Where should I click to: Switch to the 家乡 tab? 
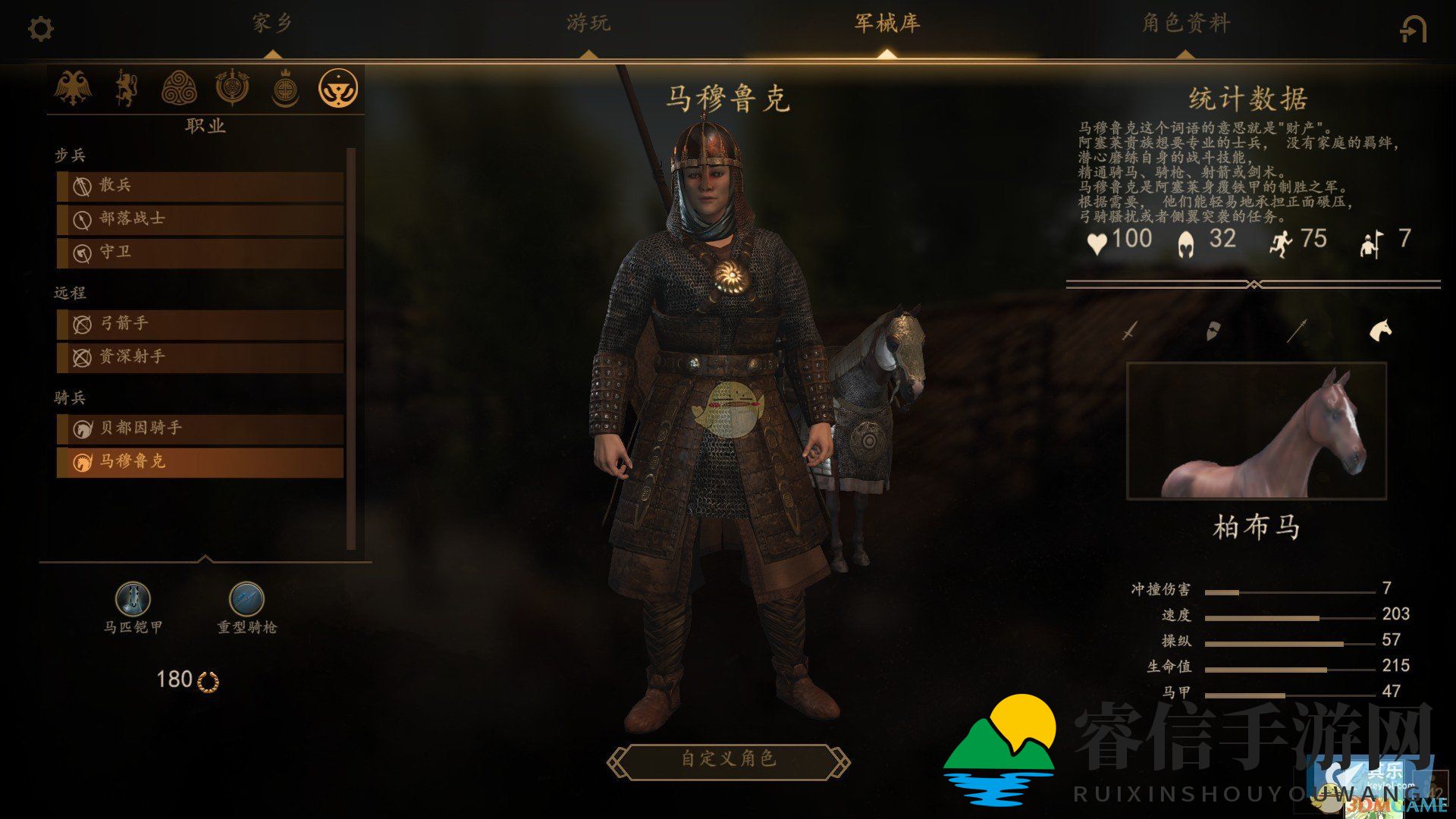[x=272, y=24]
